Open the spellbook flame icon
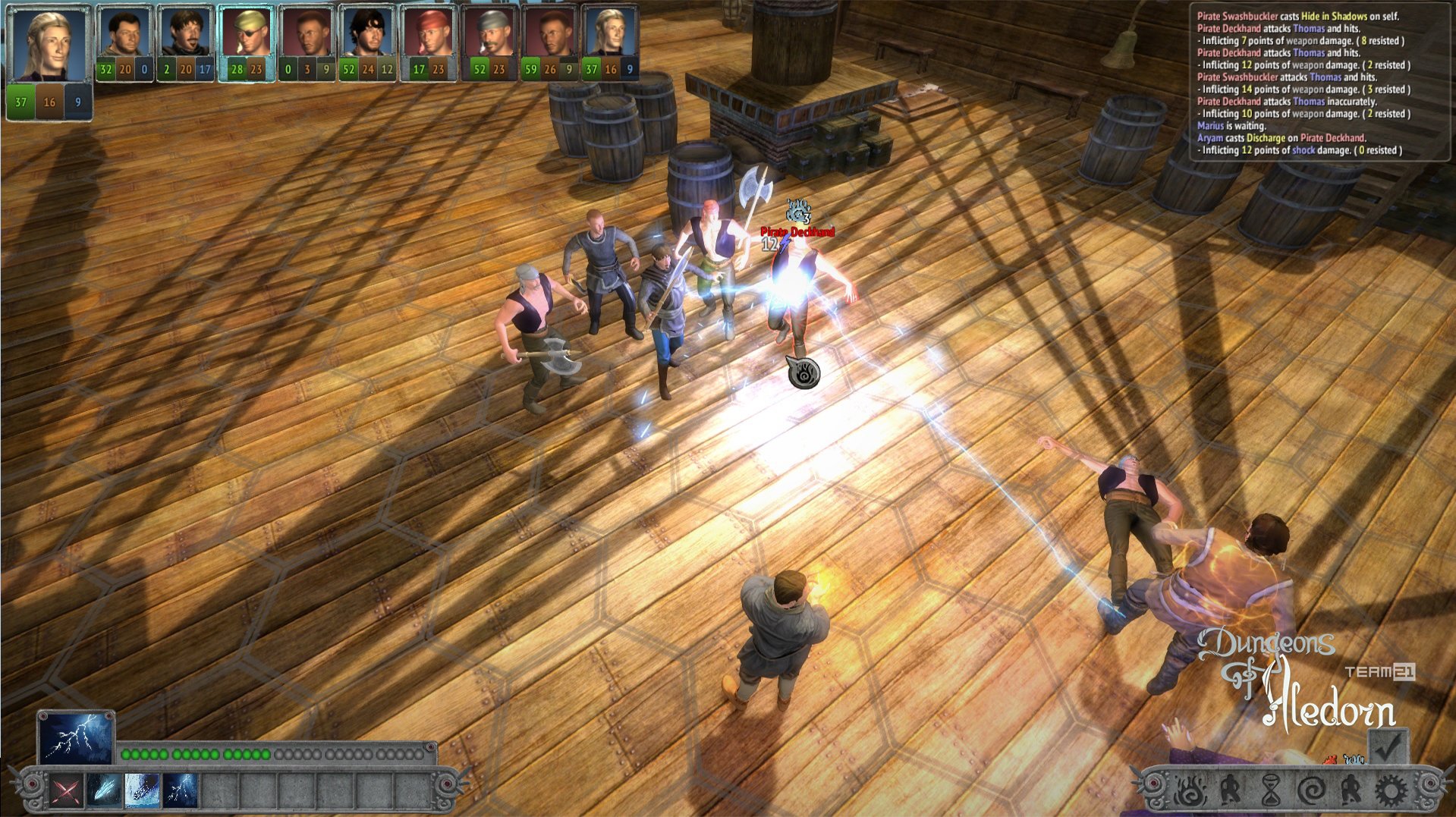The image size is (1456, 817). (1190, 790)
